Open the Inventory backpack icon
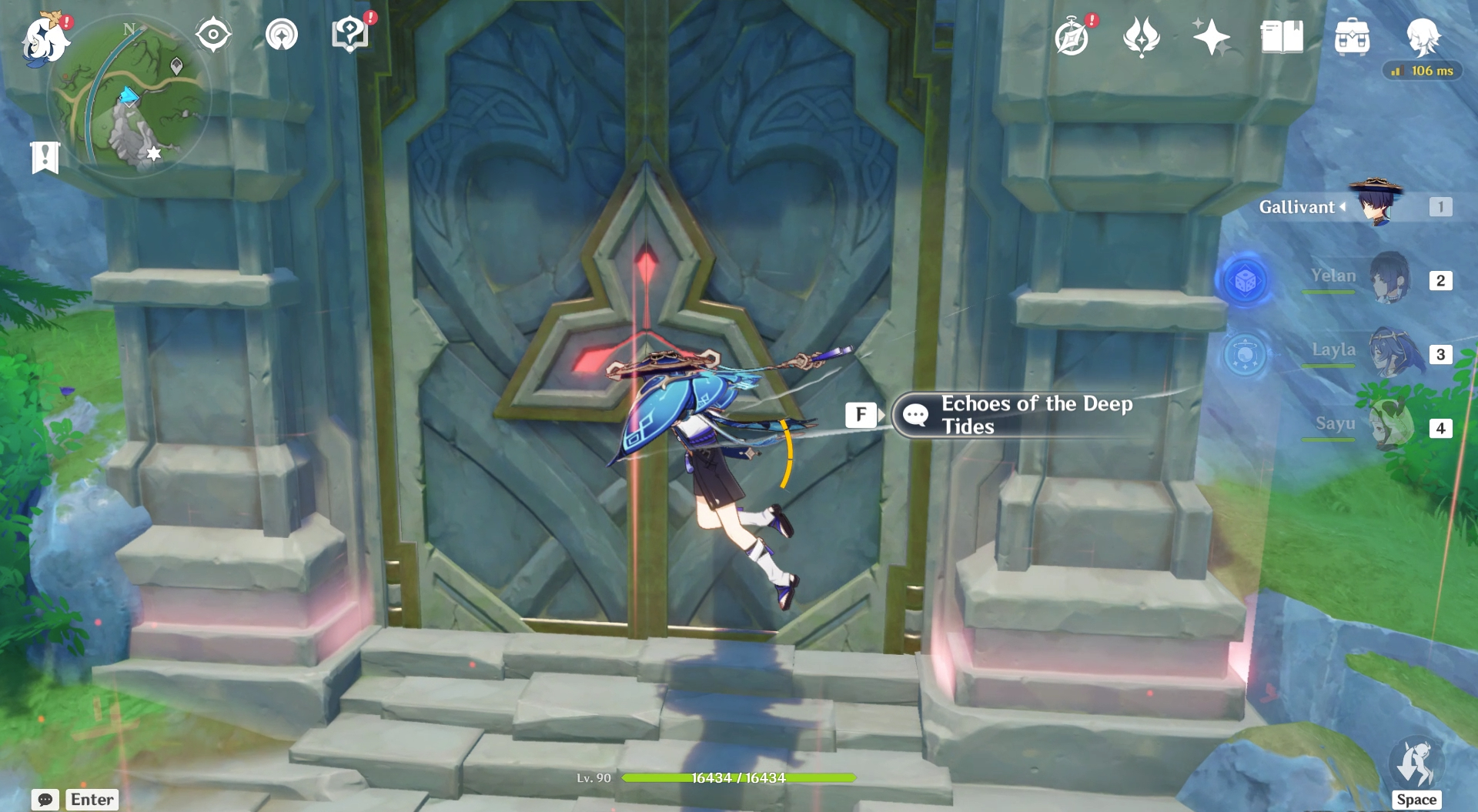Image resolution: width=1478 pixels, height=812 pixels. point(1353,36)
